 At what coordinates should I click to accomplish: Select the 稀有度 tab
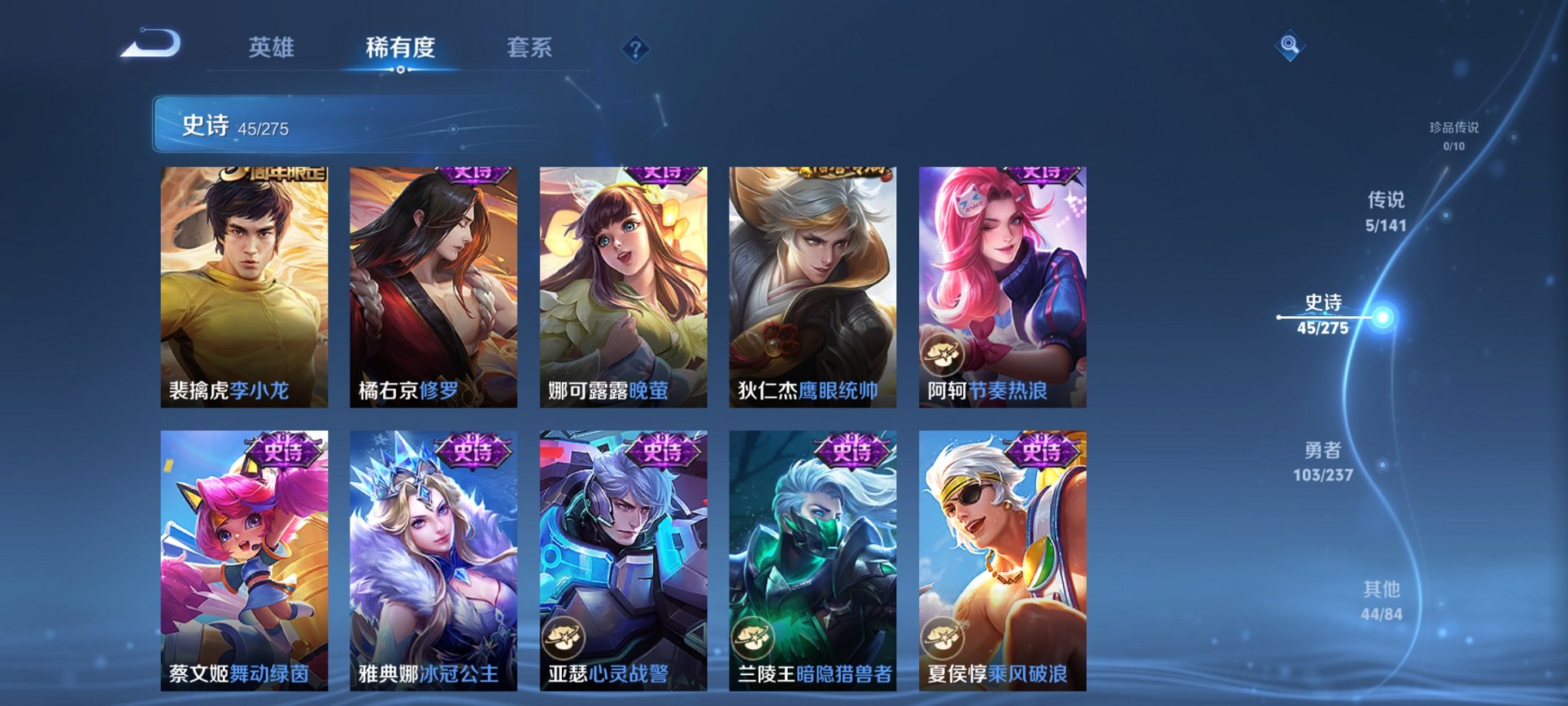pos(400,46)
